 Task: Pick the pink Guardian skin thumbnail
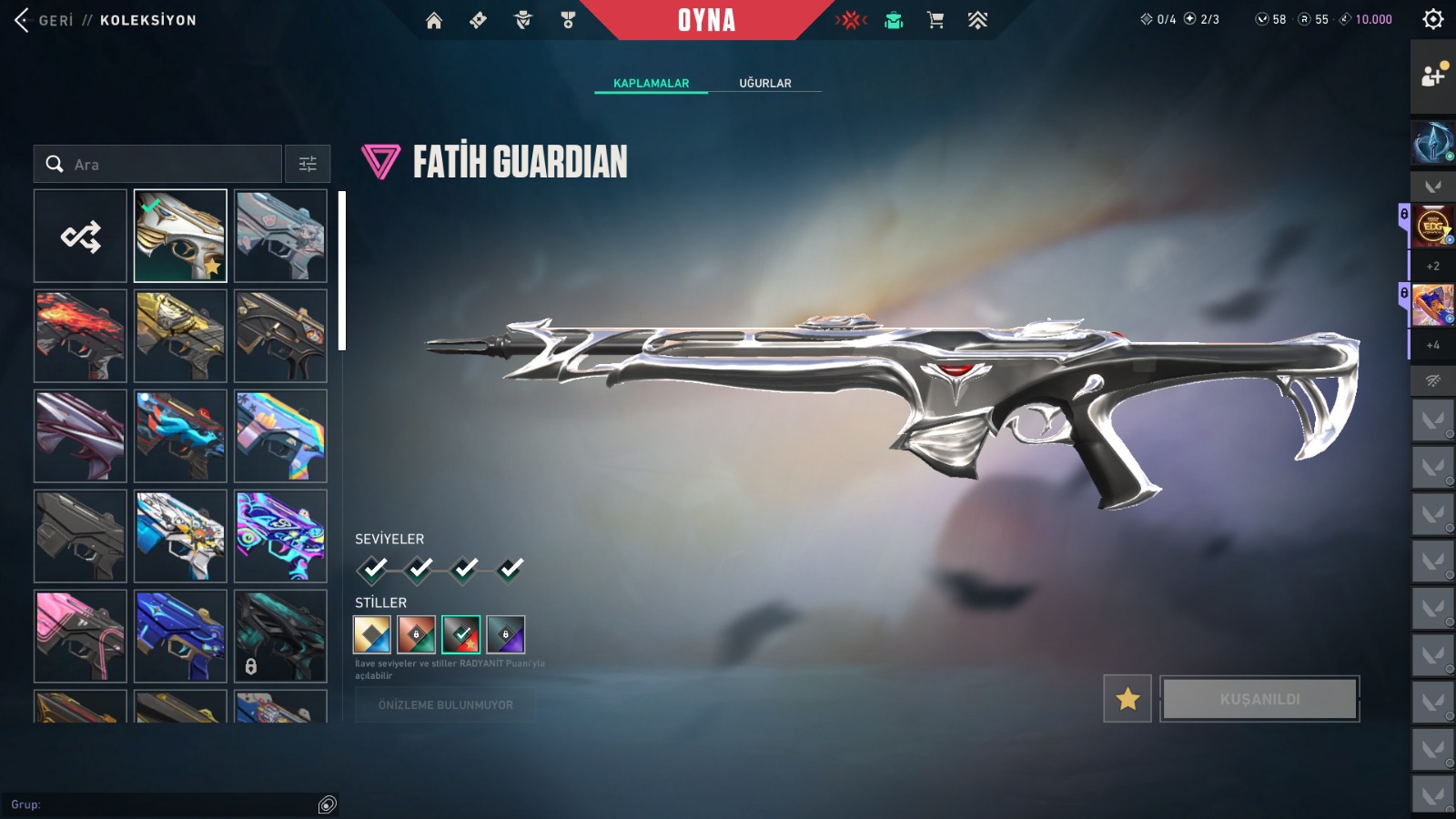[80, 636]
